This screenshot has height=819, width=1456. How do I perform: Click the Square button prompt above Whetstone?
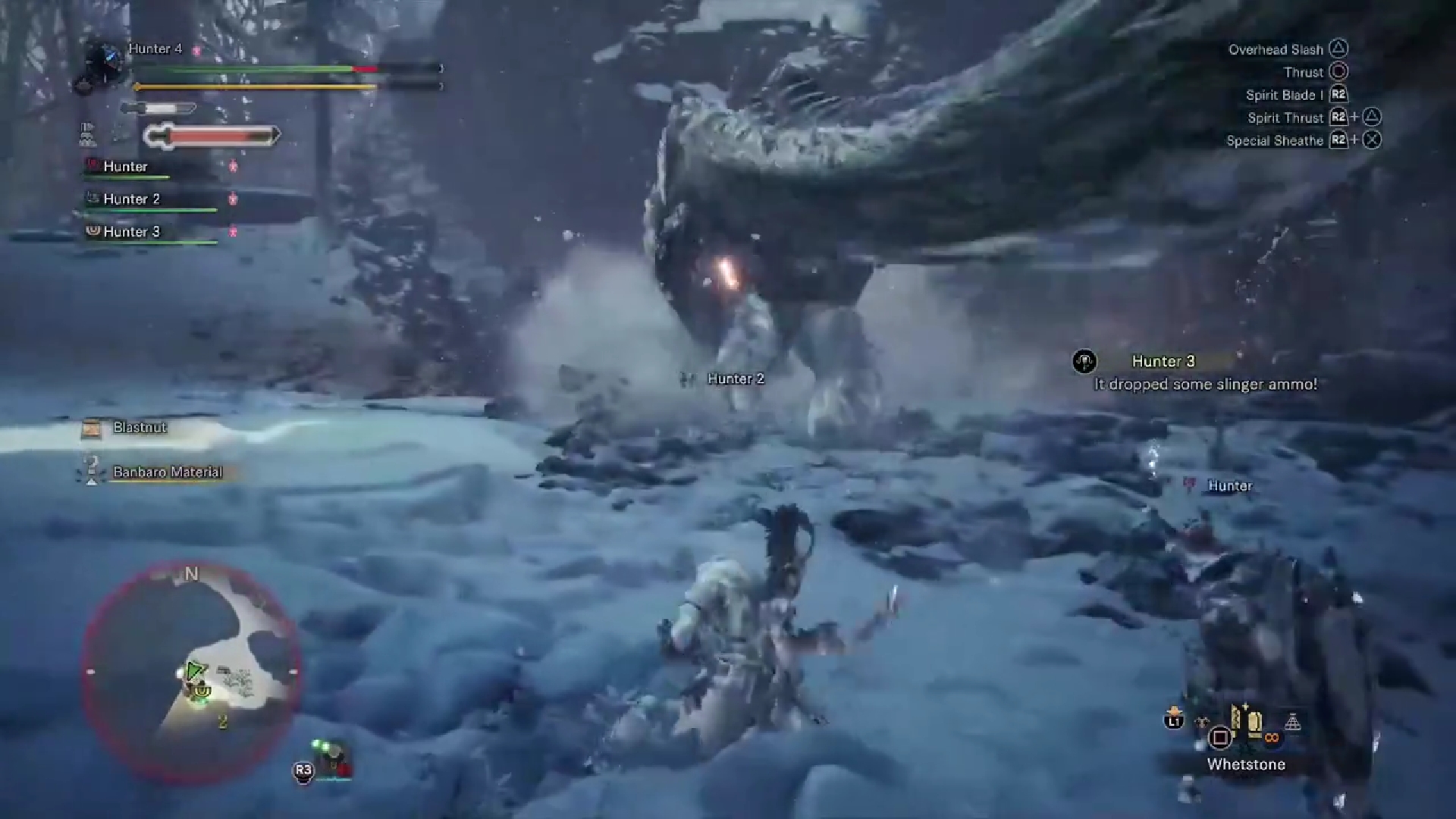(x=1219, y=736)
